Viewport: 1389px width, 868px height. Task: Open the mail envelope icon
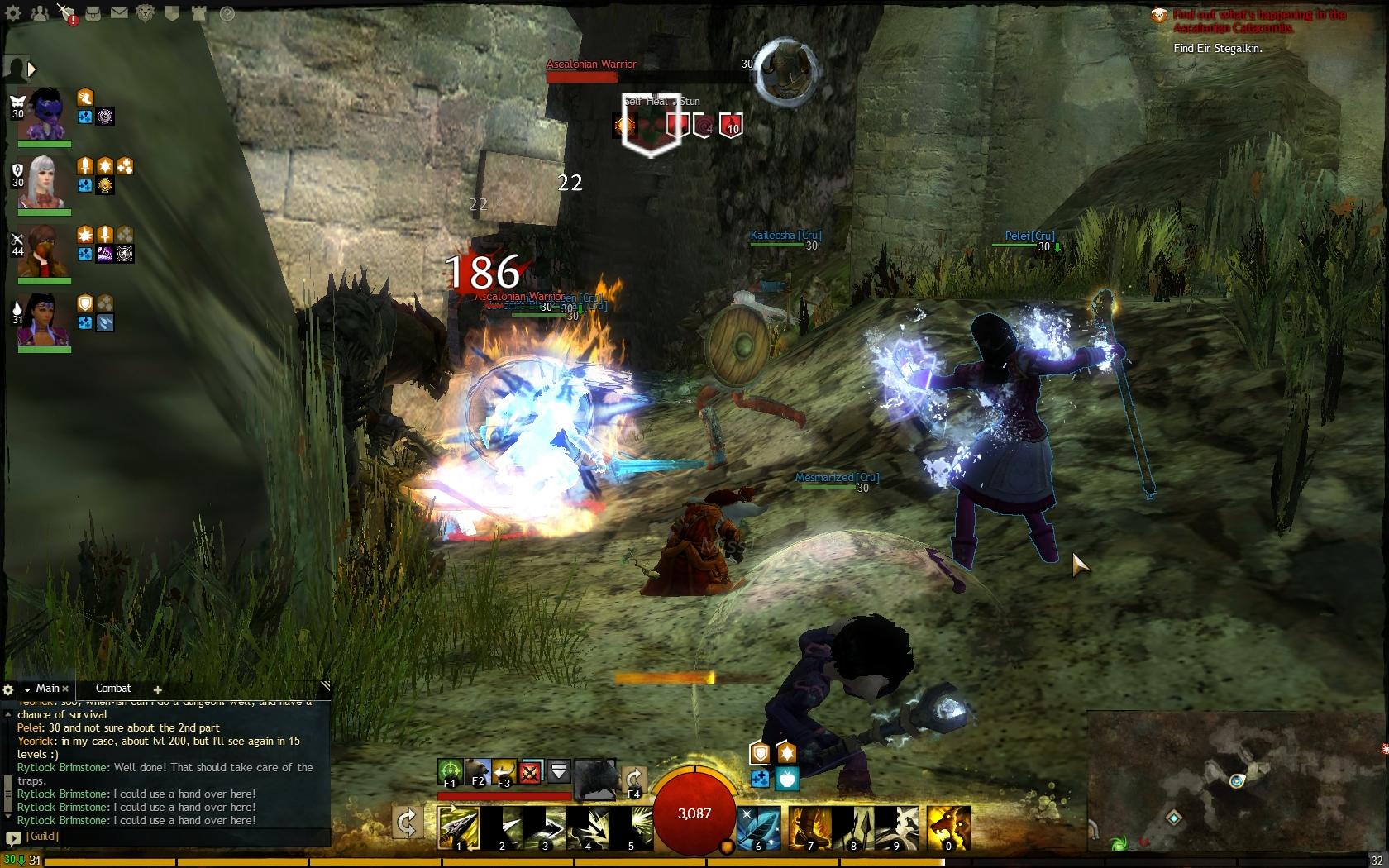click(x=119, y=13)
